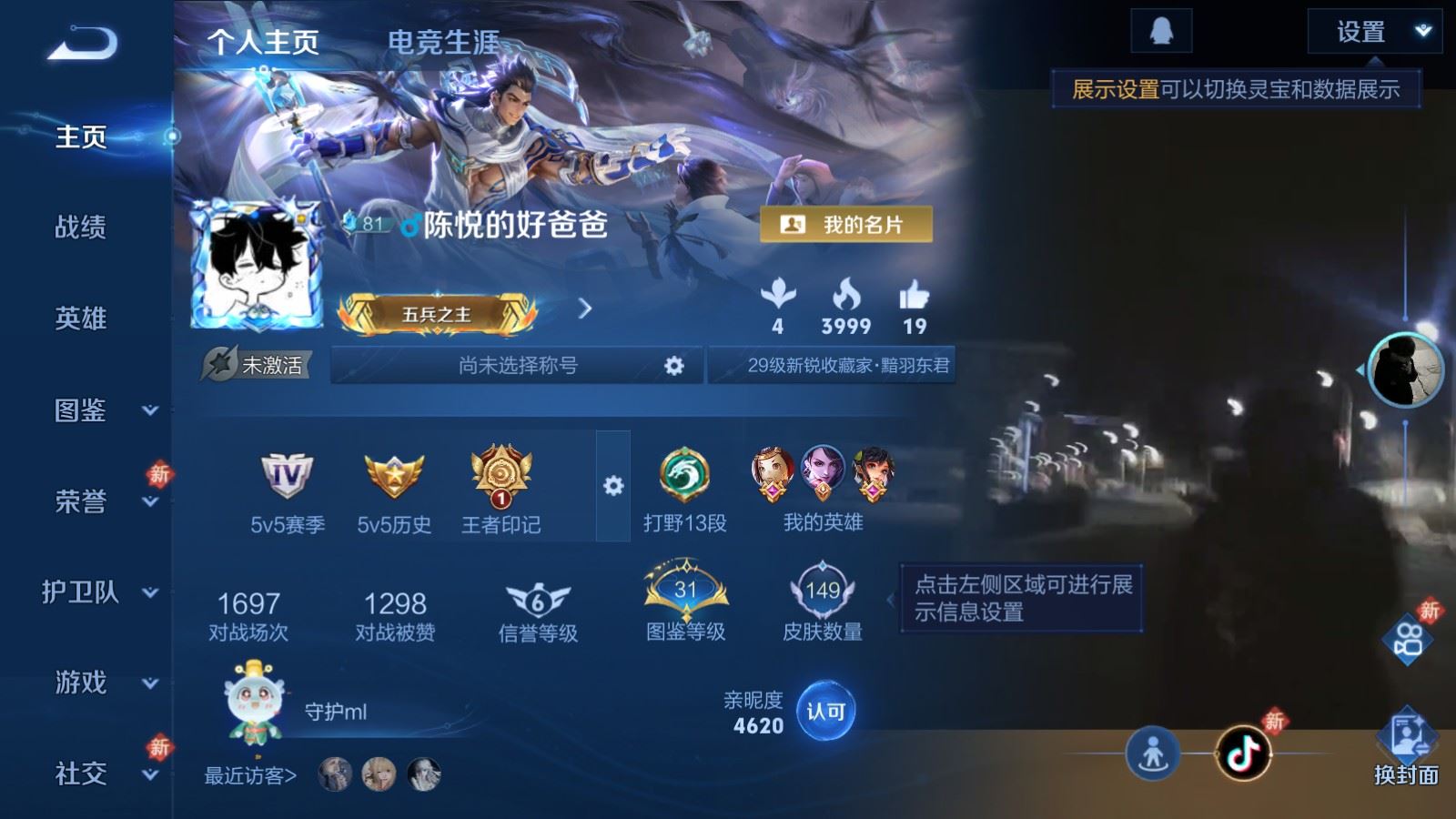Open a recent visitor avatar thumbnail
This screenshot has width=1456, height=819.
click(335, 776)
